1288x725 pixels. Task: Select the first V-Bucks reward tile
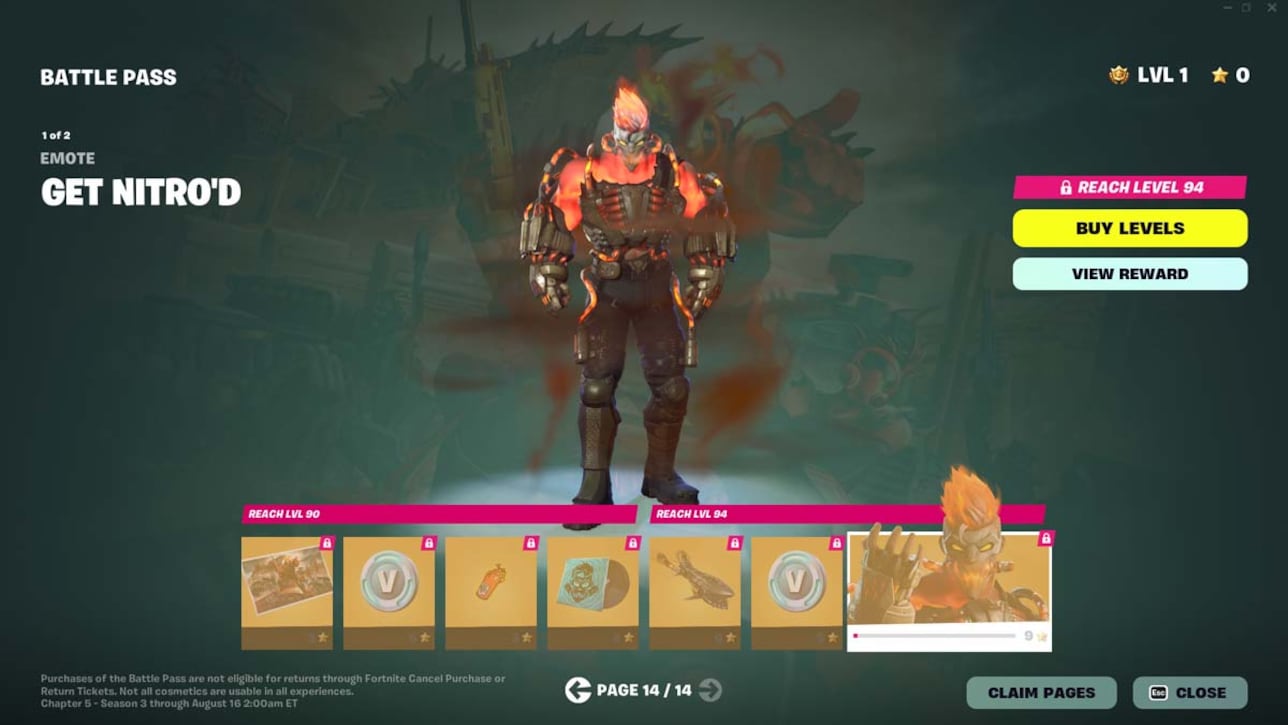[x=389, y=585]
